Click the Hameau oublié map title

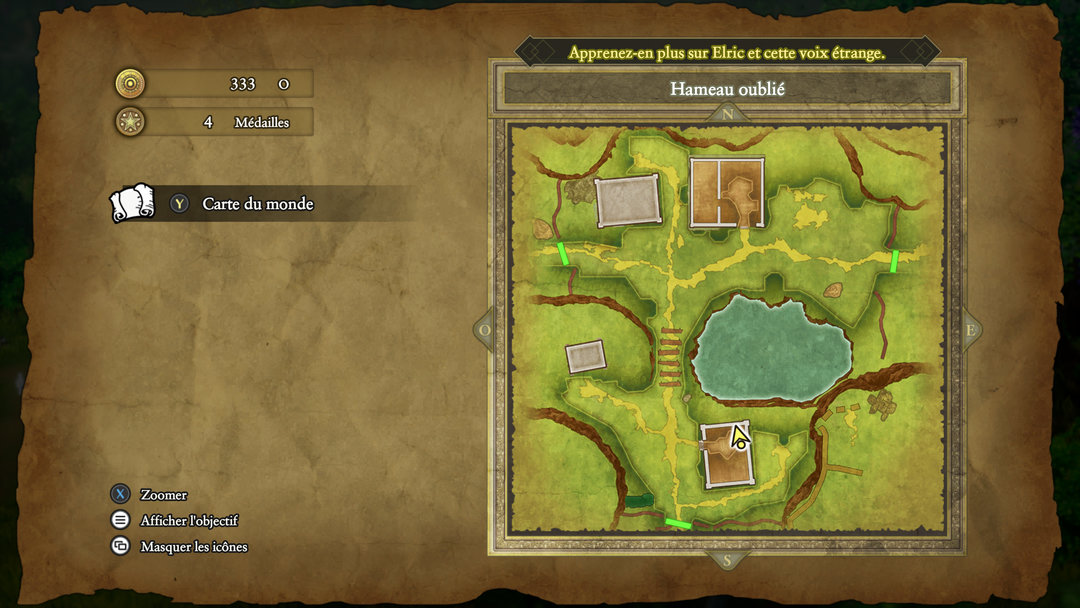click(x=727, y=89)
